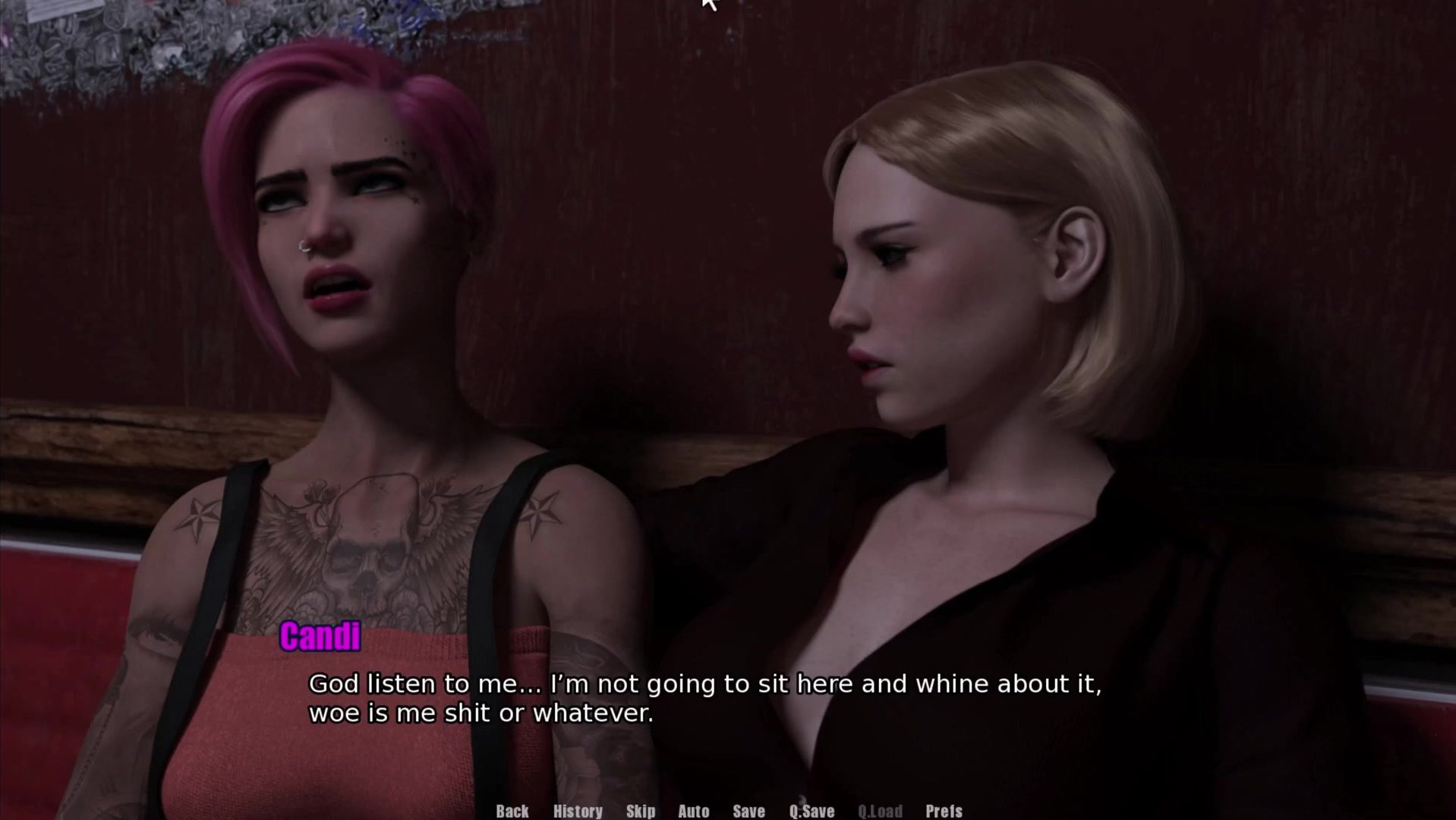Open the Save game screen
The image size is (1456, 820).
click(x=748, y=811)
